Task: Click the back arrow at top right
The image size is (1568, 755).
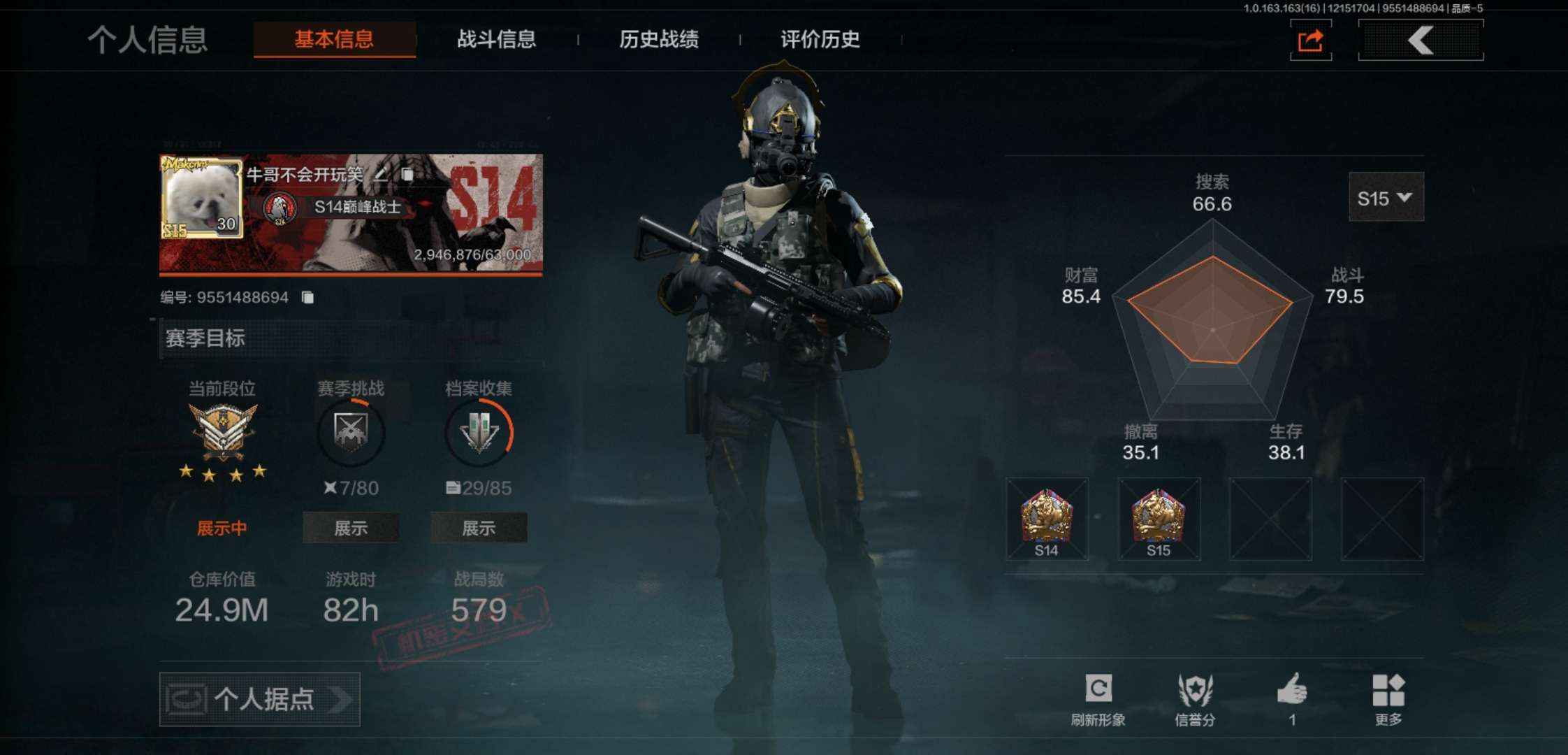Action: tap(1420, 40)
